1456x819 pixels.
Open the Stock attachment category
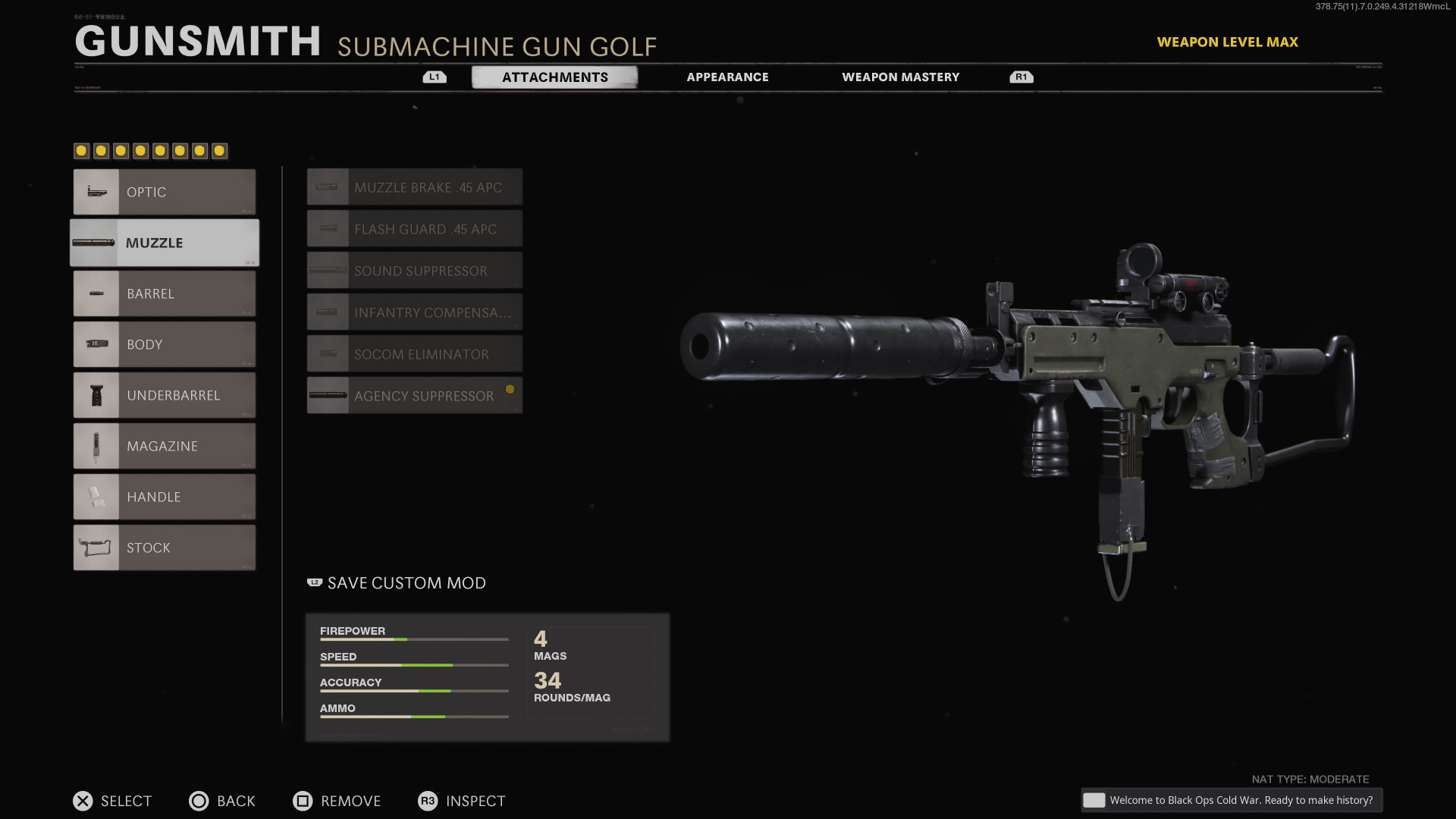pos(165,548)
